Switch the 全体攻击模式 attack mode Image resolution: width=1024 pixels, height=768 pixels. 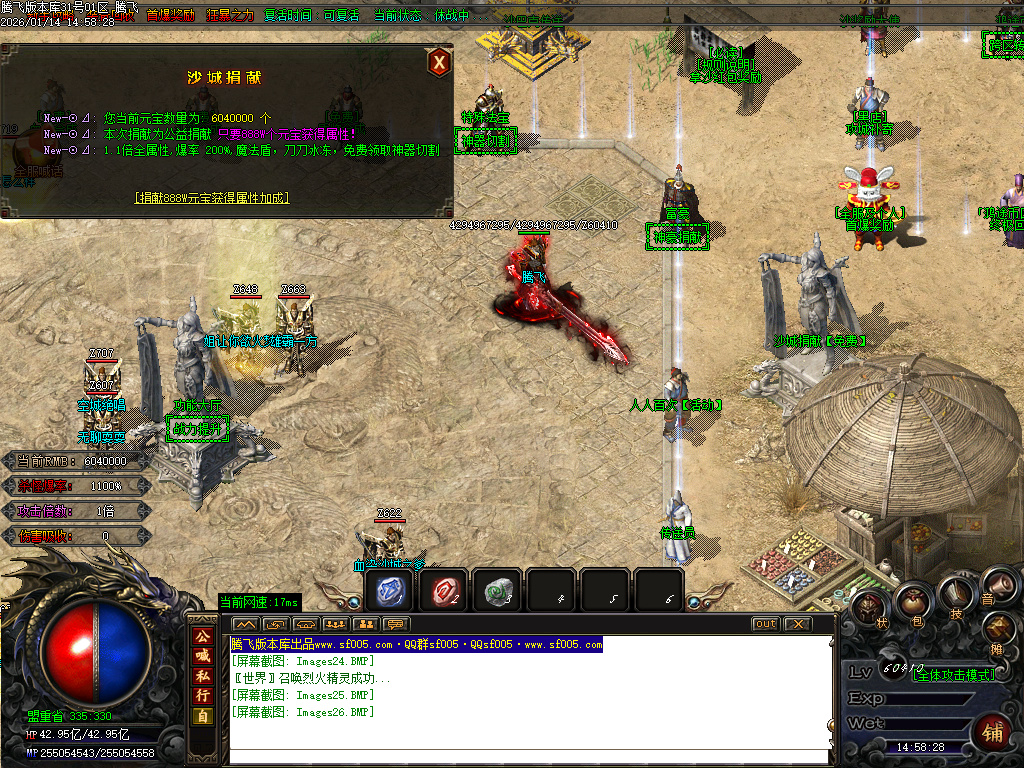click(x=954, y=675)
